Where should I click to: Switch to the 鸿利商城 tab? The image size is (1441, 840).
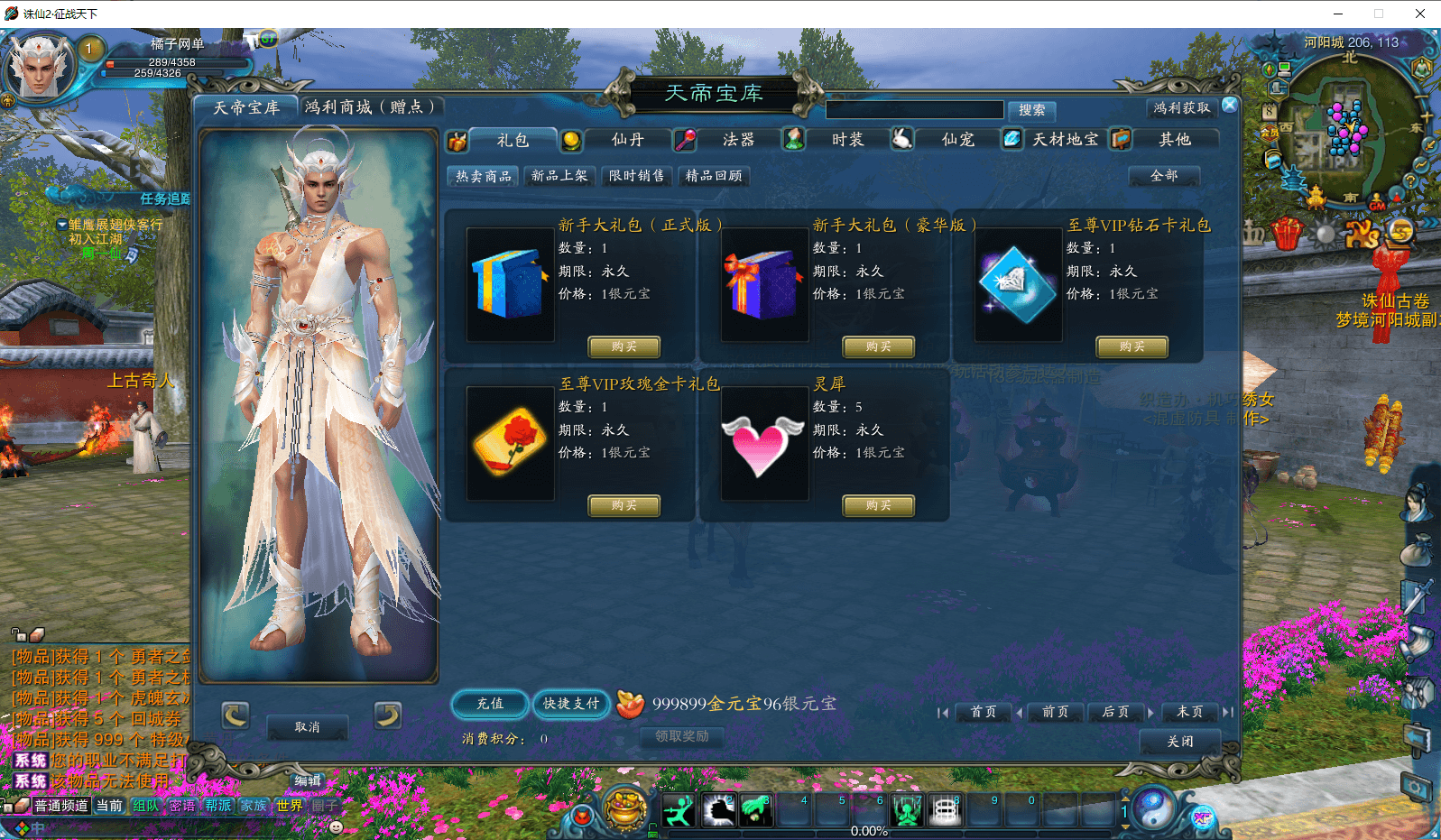click(370, 107)
